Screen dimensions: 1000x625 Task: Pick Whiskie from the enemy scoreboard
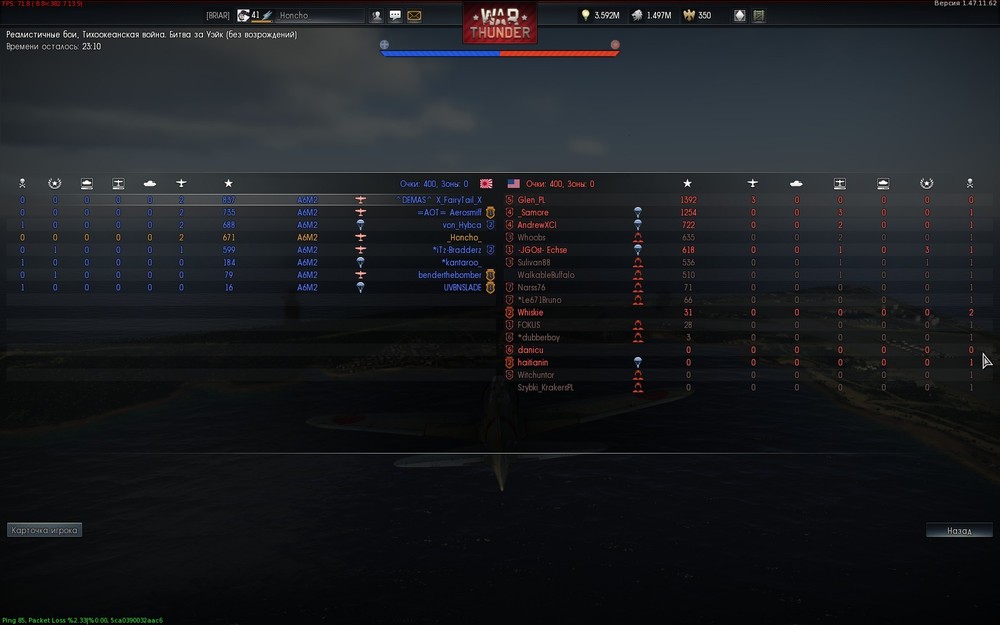pos(530,312)
